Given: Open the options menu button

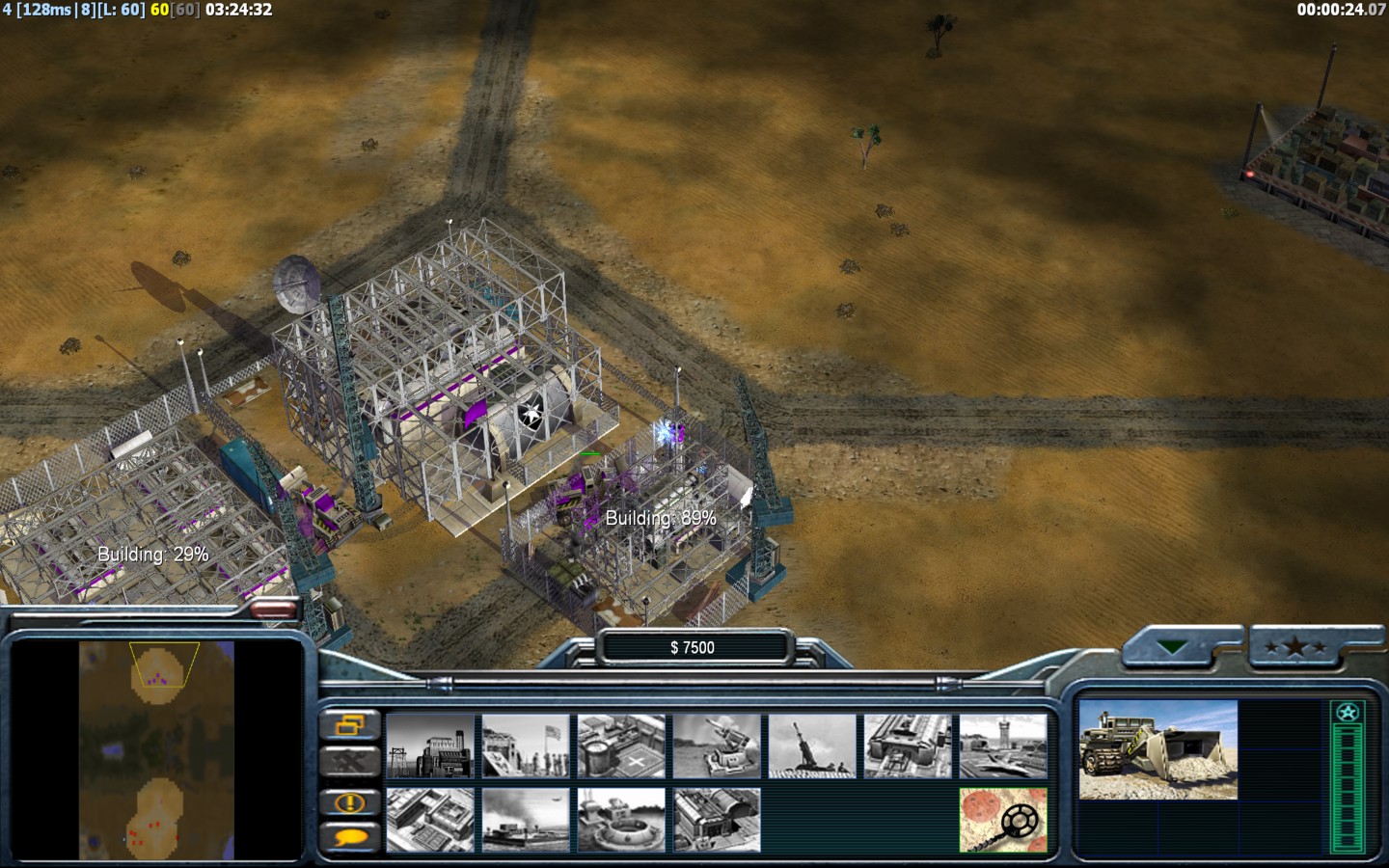Looking at the screenshot, I should pyautogui.click(x=349, y=725).
